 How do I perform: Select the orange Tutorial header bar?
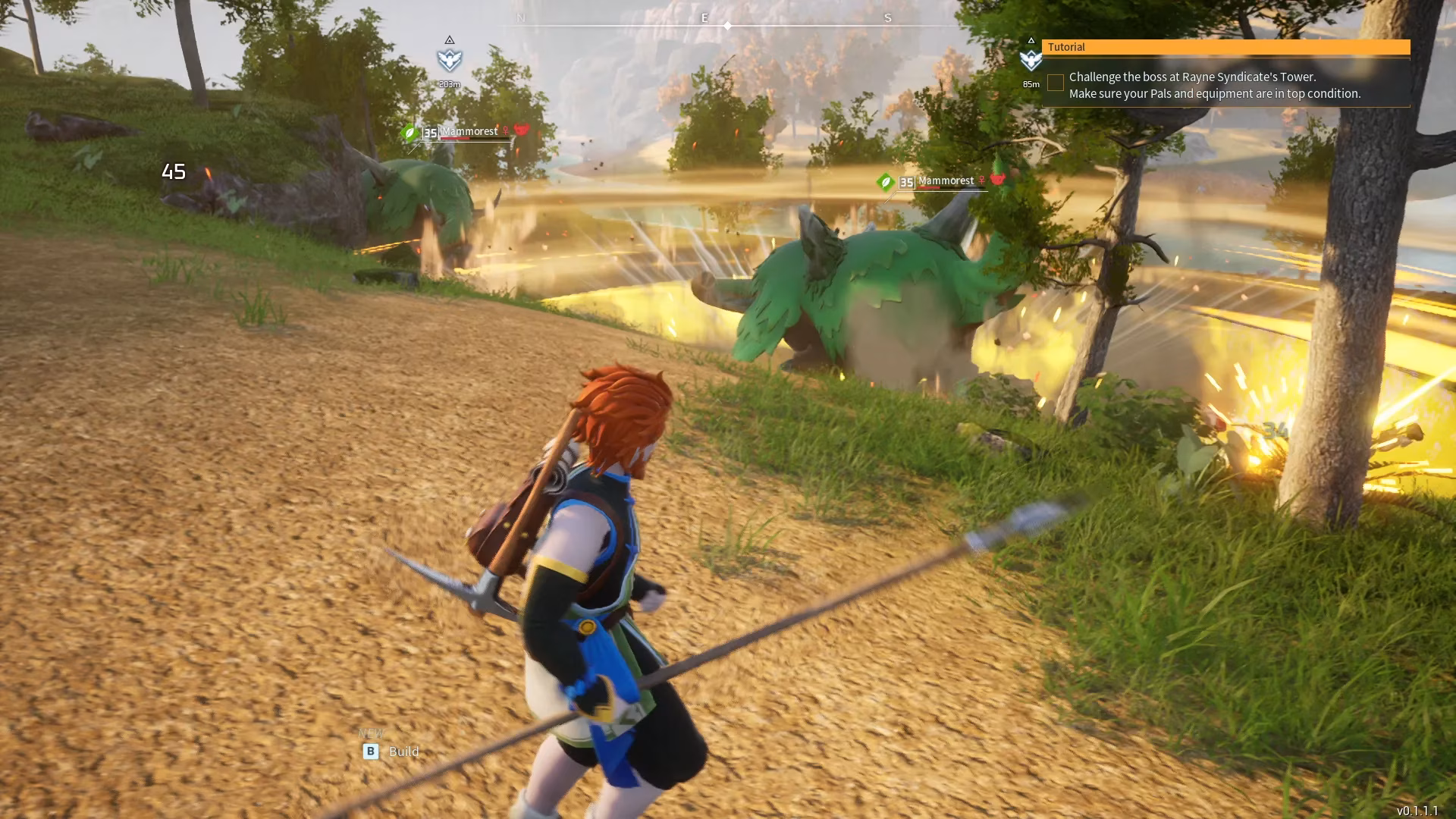tap(1225, 47)
